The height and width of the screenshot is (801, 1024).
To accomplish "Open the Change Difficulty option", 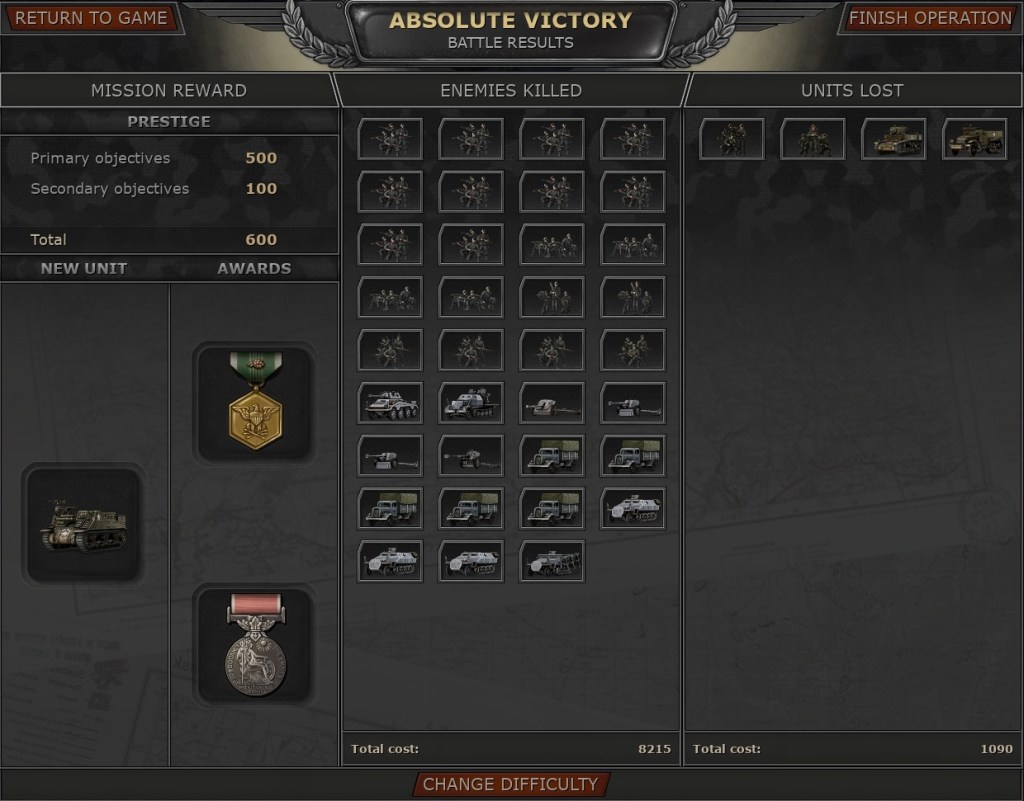I will (x=510, y=784).
